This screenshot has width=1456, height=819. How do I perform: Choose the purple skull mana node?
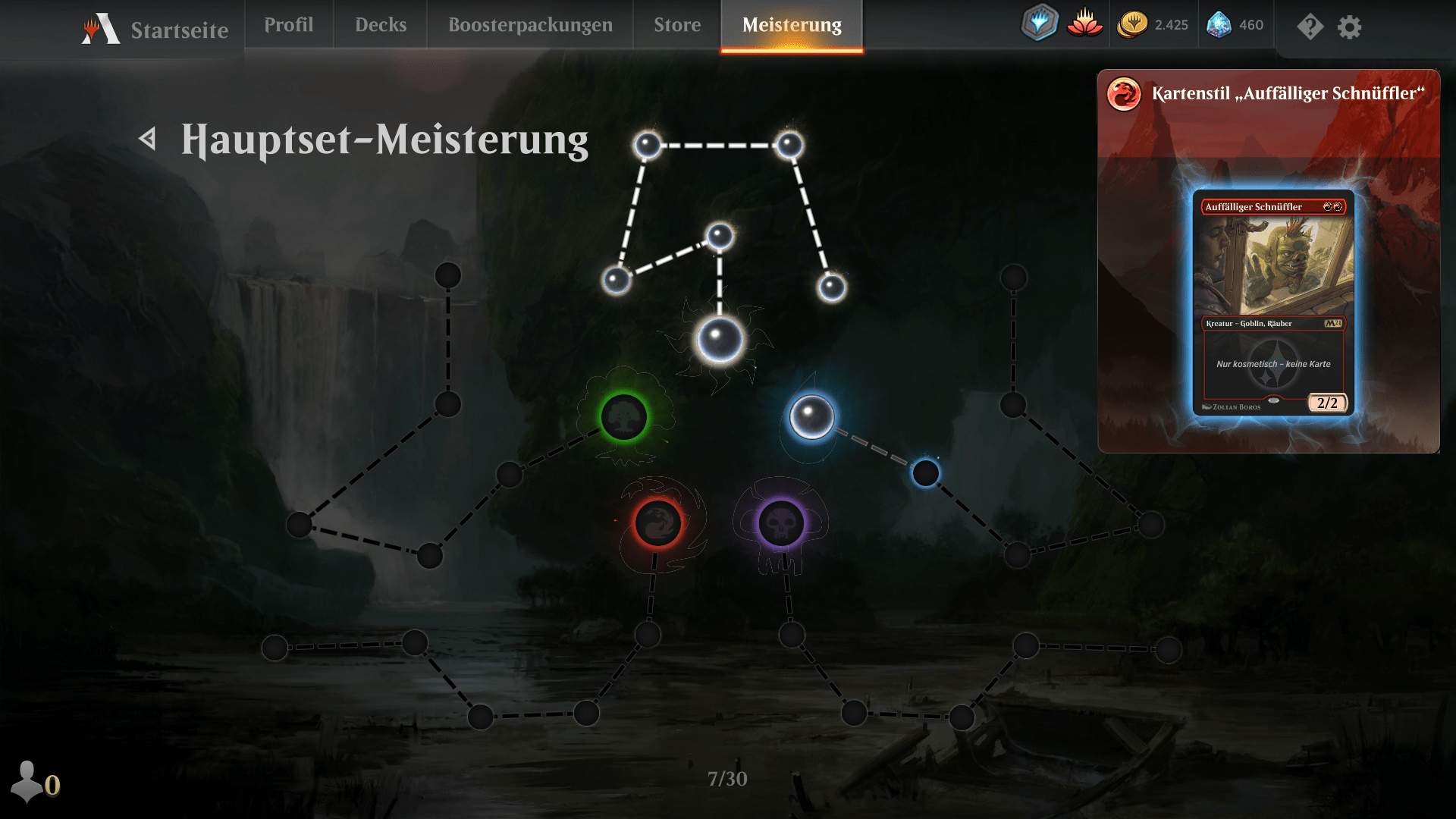point(781,522)
